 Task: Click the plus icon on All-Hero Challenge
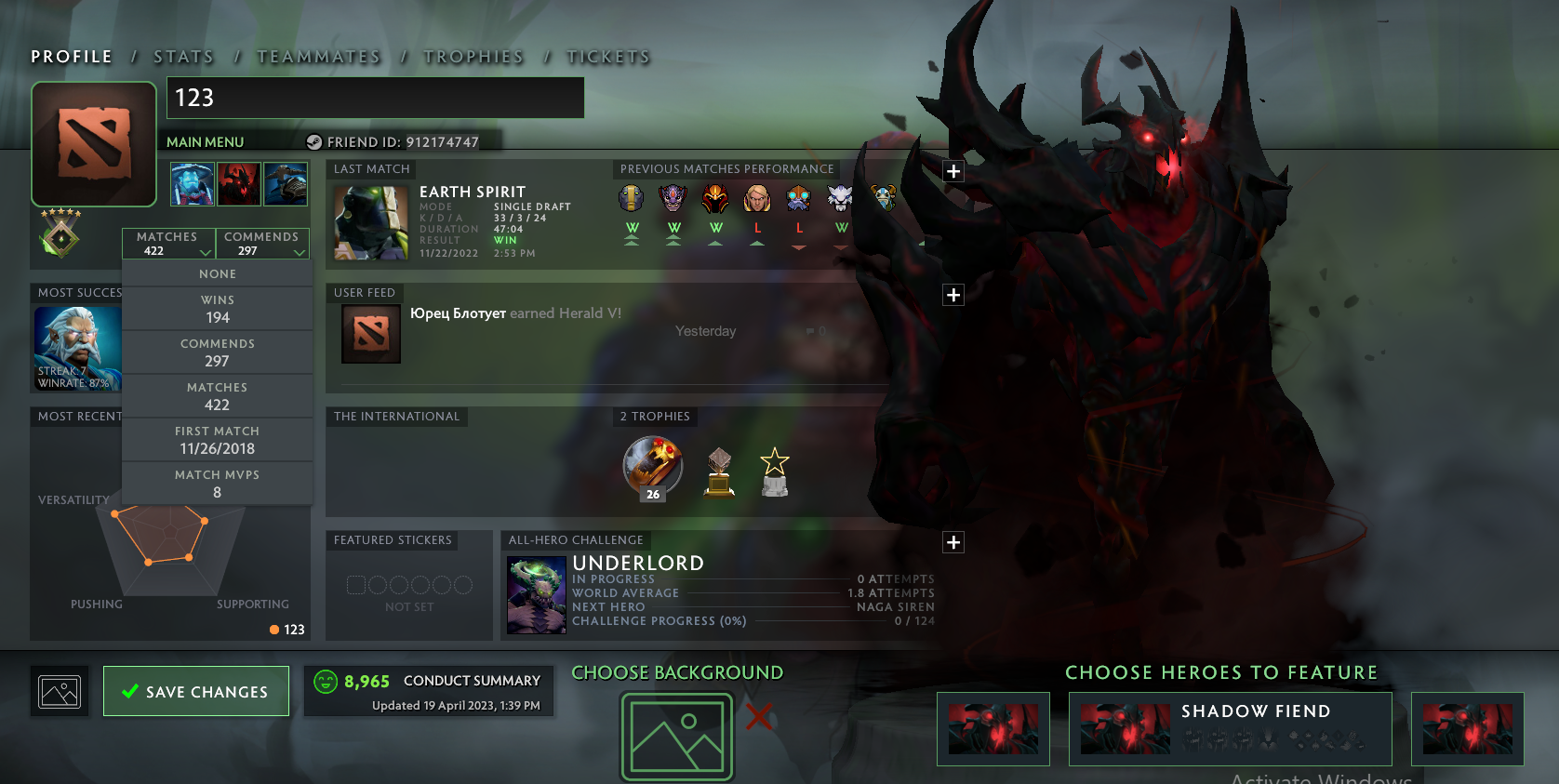(x=953, y=541)
